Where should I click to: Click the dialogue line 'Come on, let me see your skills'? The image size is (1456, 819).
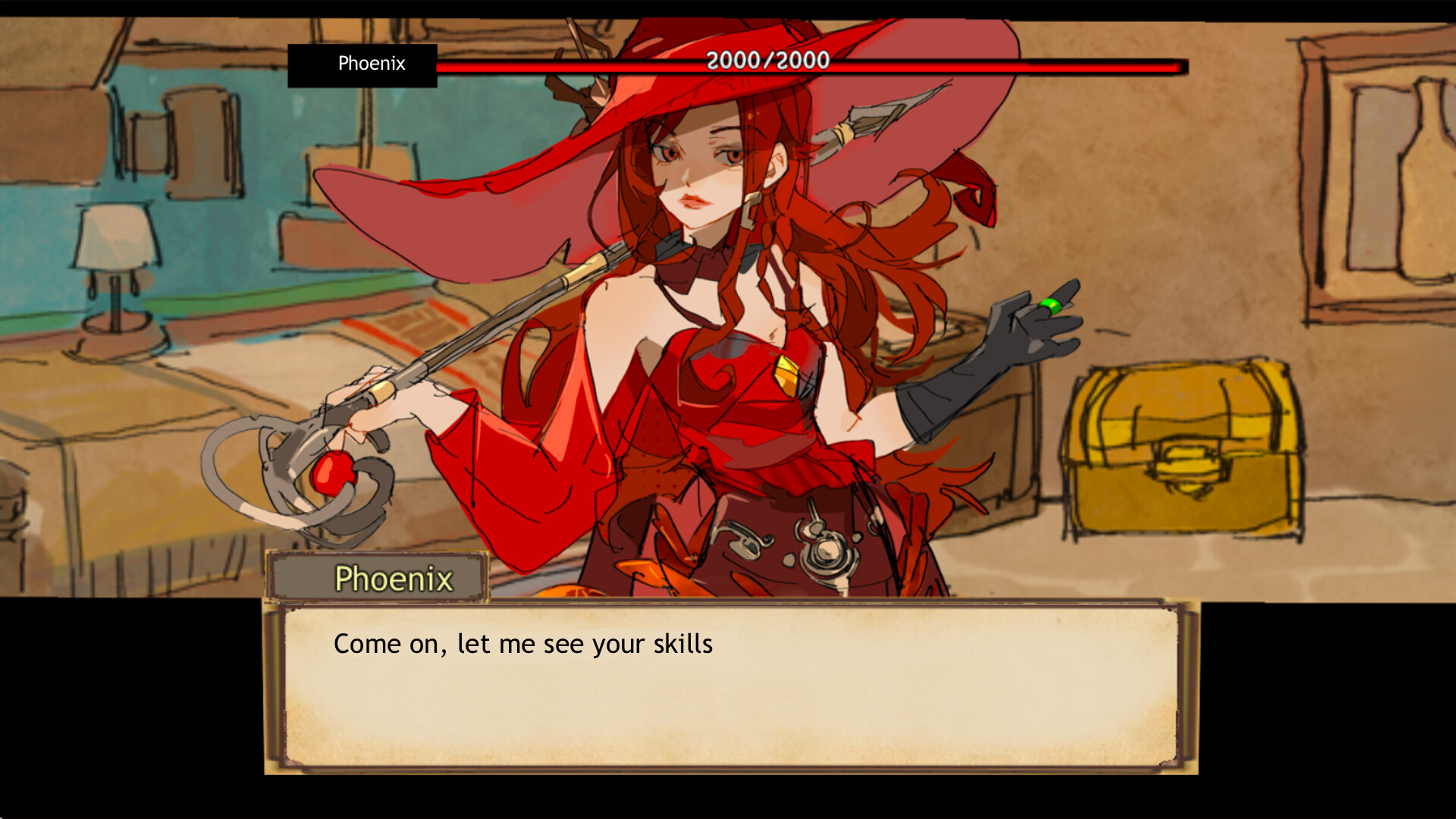(x=523, y=644)
